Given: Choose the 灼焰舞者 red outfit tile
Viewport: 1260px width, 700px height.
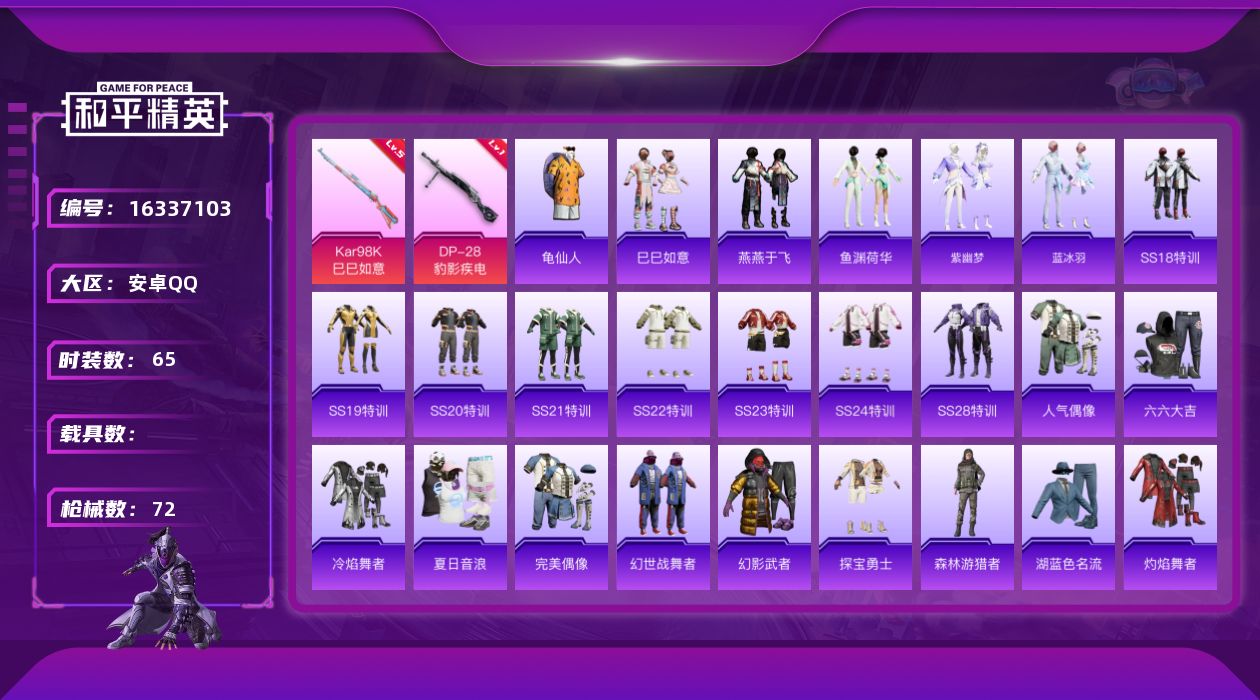Looking at the screenshot, I should pyautogui.click(x=1170, y=517).
